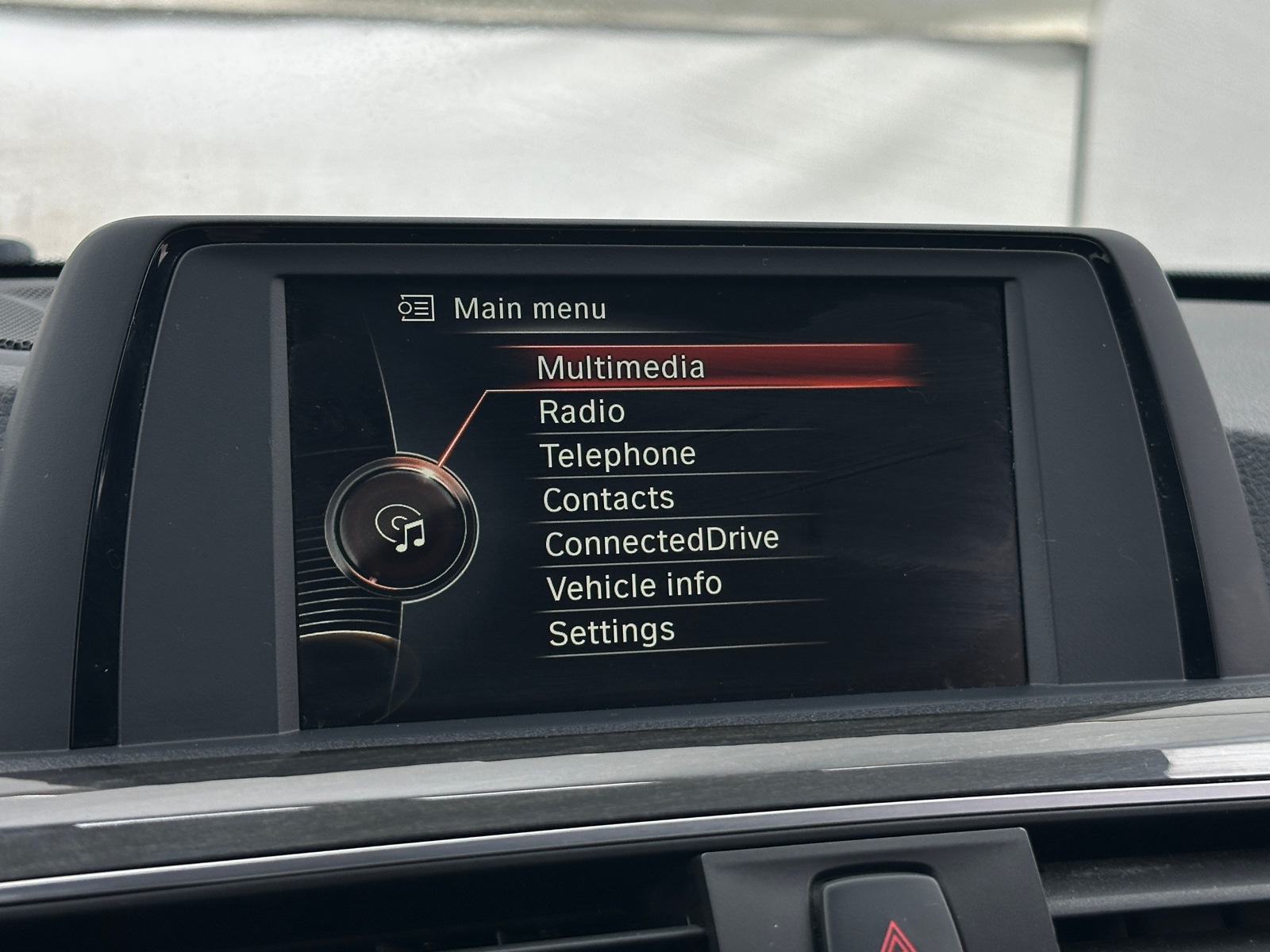Click the card-style icon beside Main menu text
The image size is (1270, 952).
[x=418, y=308]
